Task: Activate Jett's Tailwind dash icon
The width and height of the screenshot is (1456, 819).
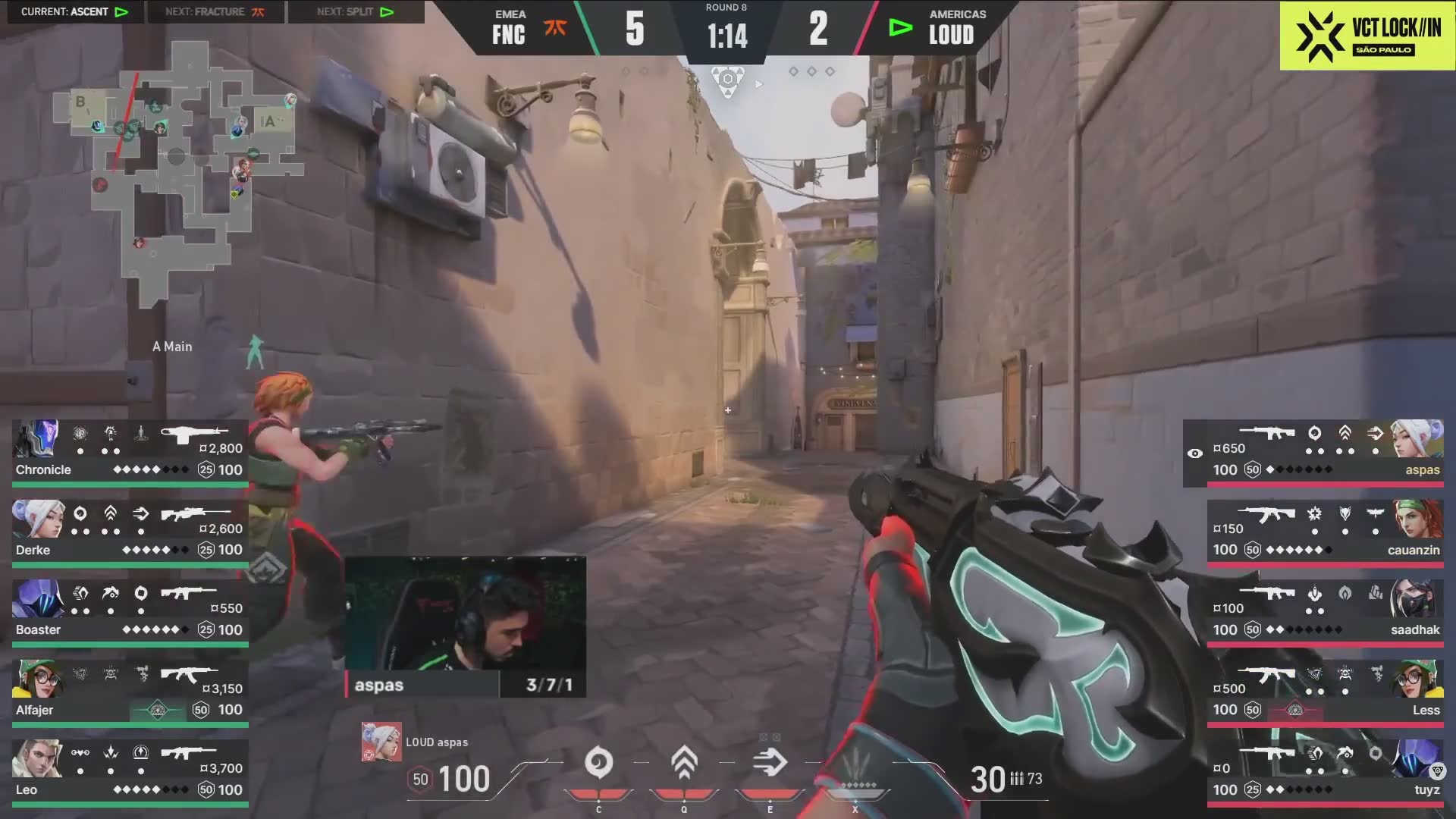Action: click(x=770, y=763)
